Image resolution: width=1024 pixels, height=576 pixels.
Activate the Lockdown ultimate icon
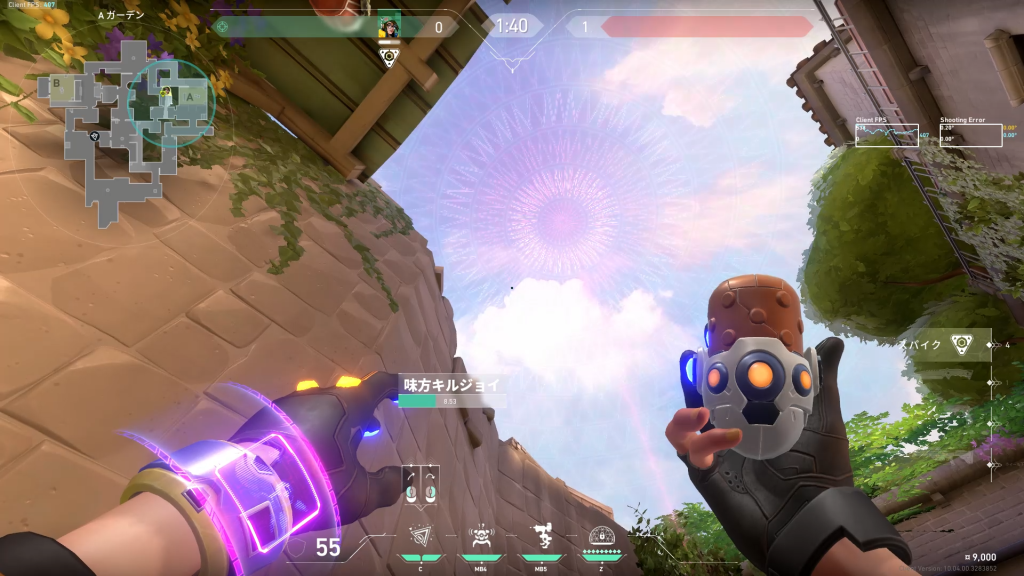601,540
